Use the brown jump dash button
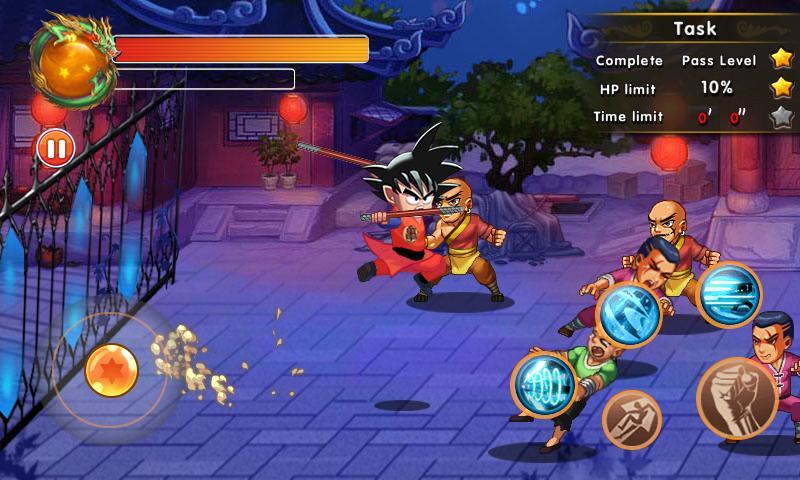The width and height of the screenshot is (800, 480). tap(632, 419)
